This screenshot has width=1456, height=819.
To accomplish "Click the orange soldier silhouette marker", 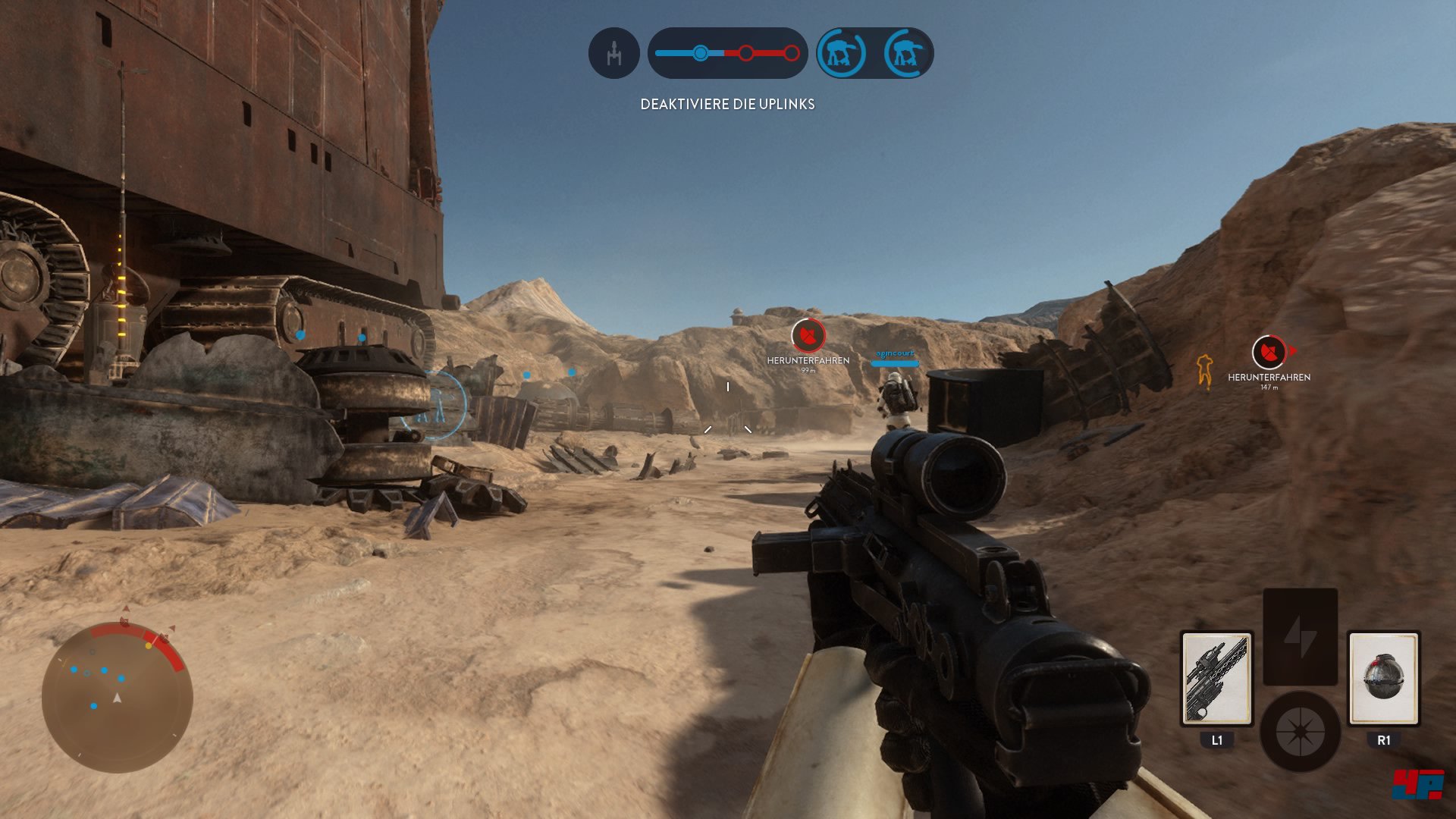I will pos(1204,371).
